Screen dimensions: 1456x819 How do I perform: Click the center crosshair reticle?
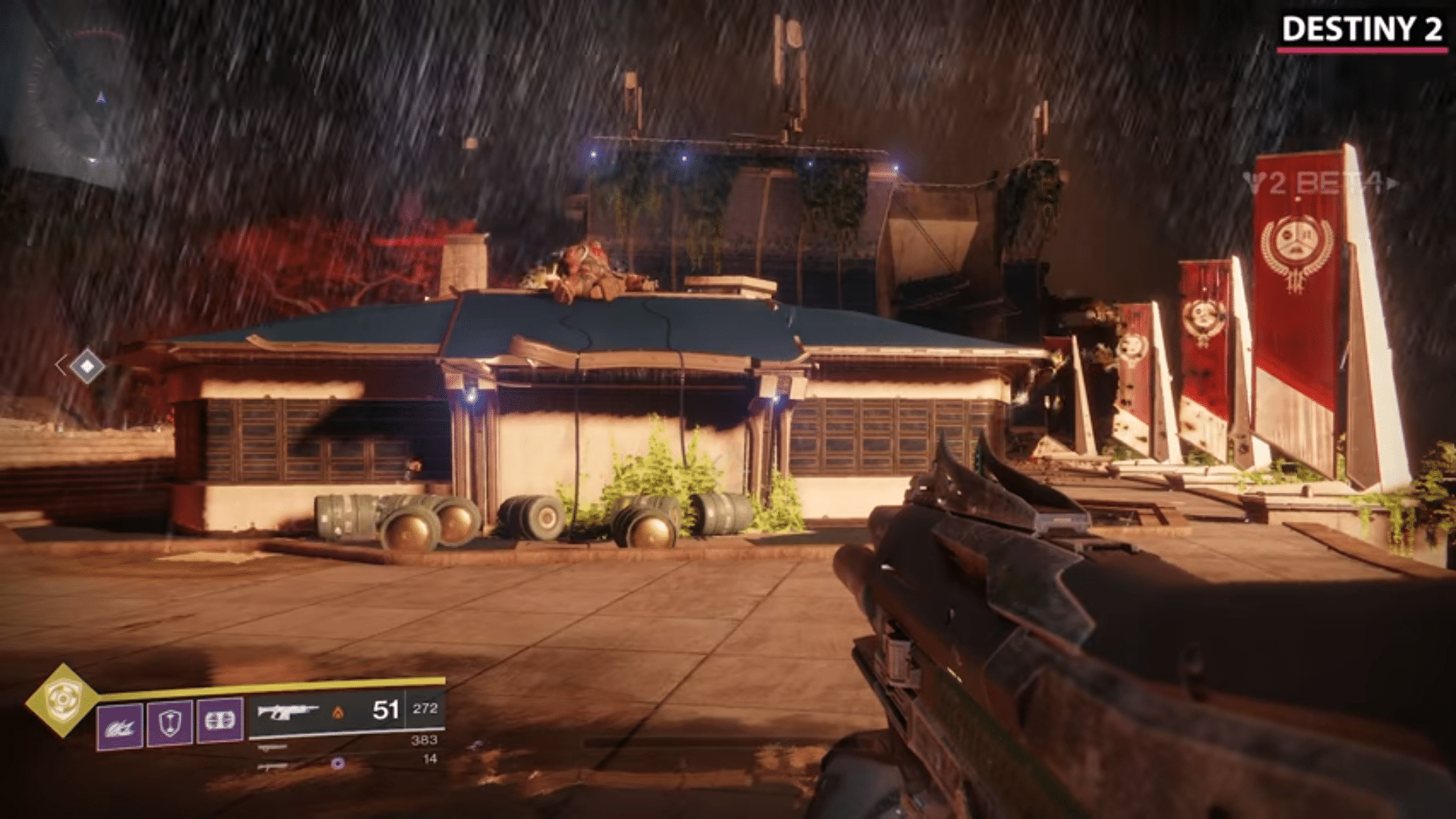[728, 409]
